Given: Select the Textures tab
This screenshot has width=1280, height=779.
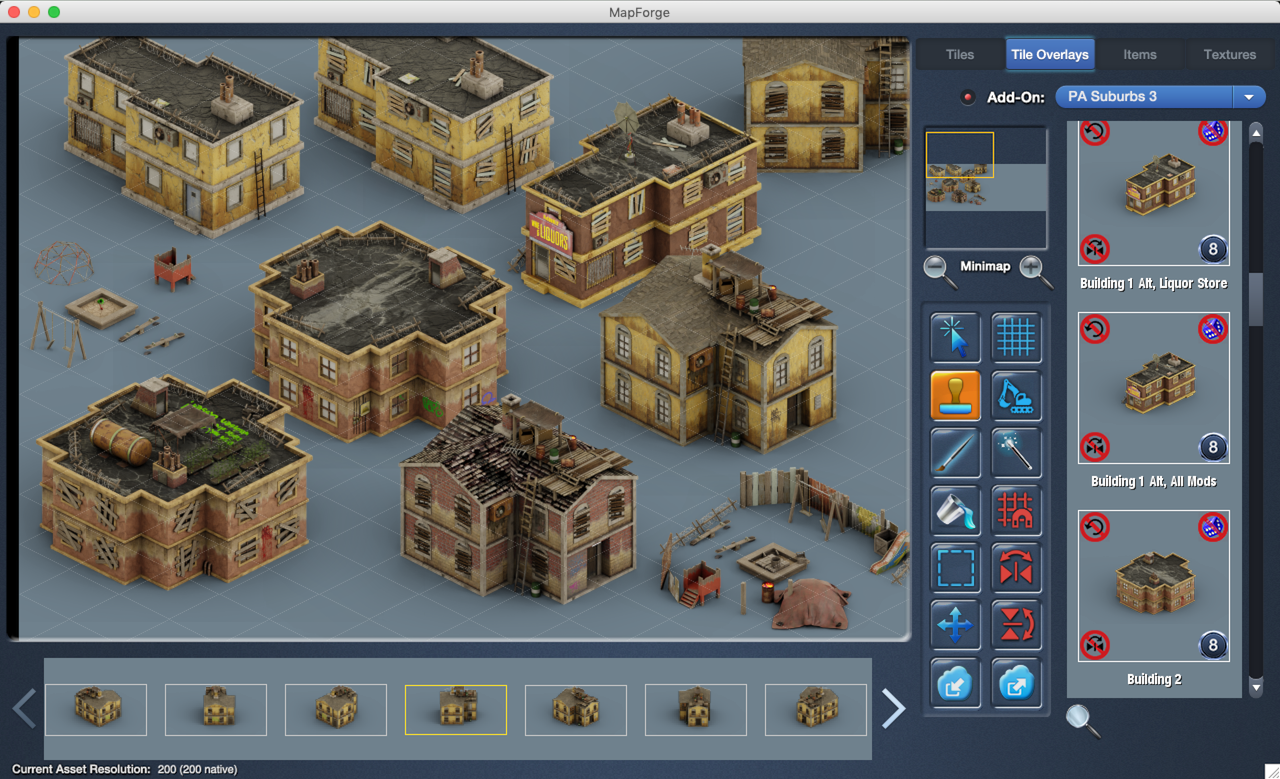Looking at the screenshot, I should pyautogui.click(x=1229, y=55).
